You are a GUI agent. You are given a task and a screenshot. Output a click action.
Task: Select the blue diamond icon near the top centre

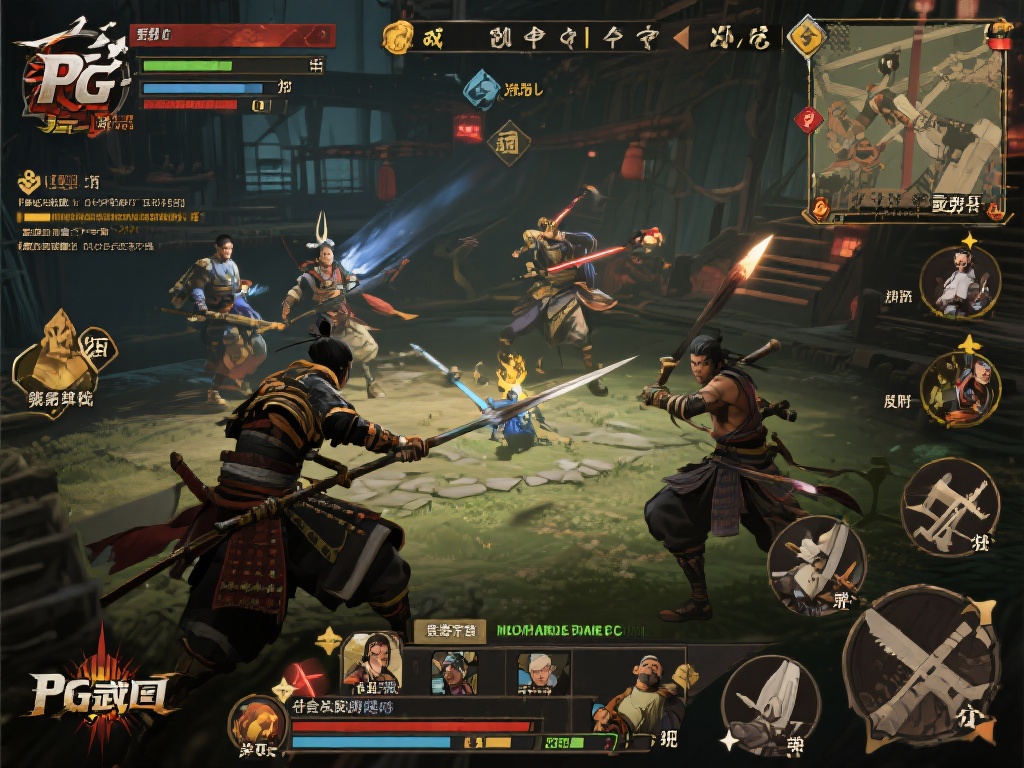coord(482,89)
